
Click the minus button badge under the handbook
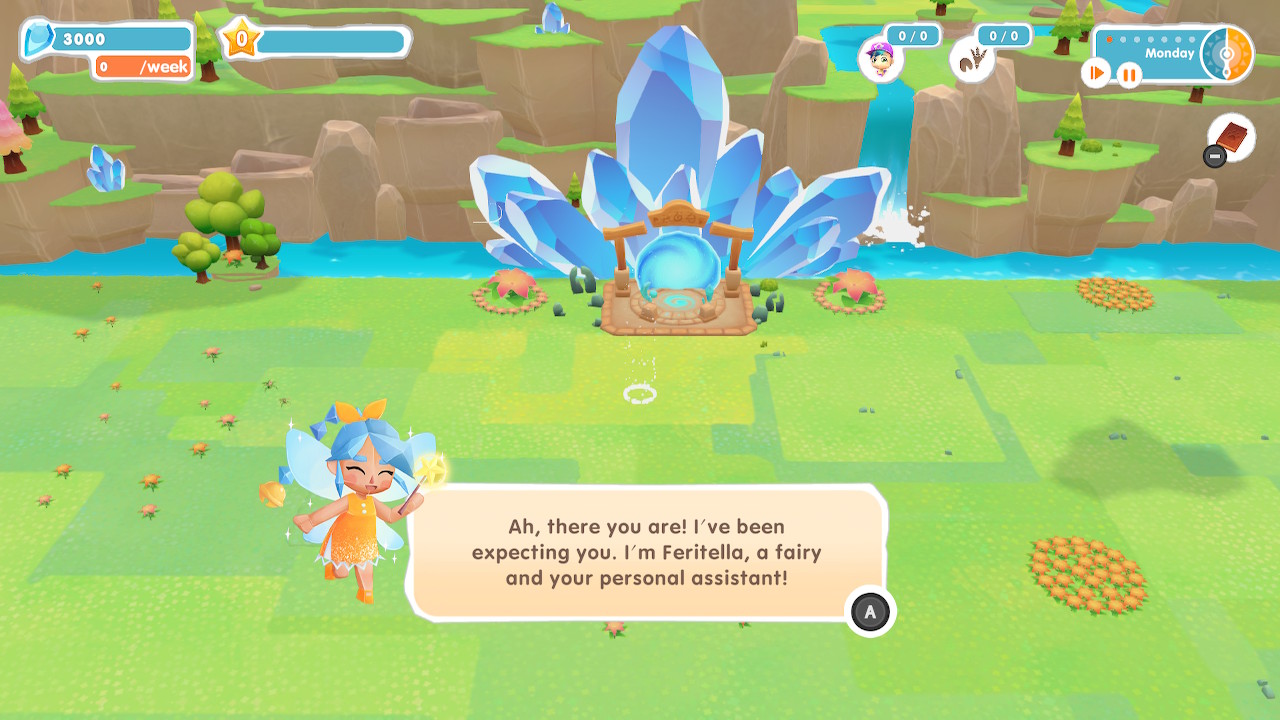click(x=1213, y=155)
